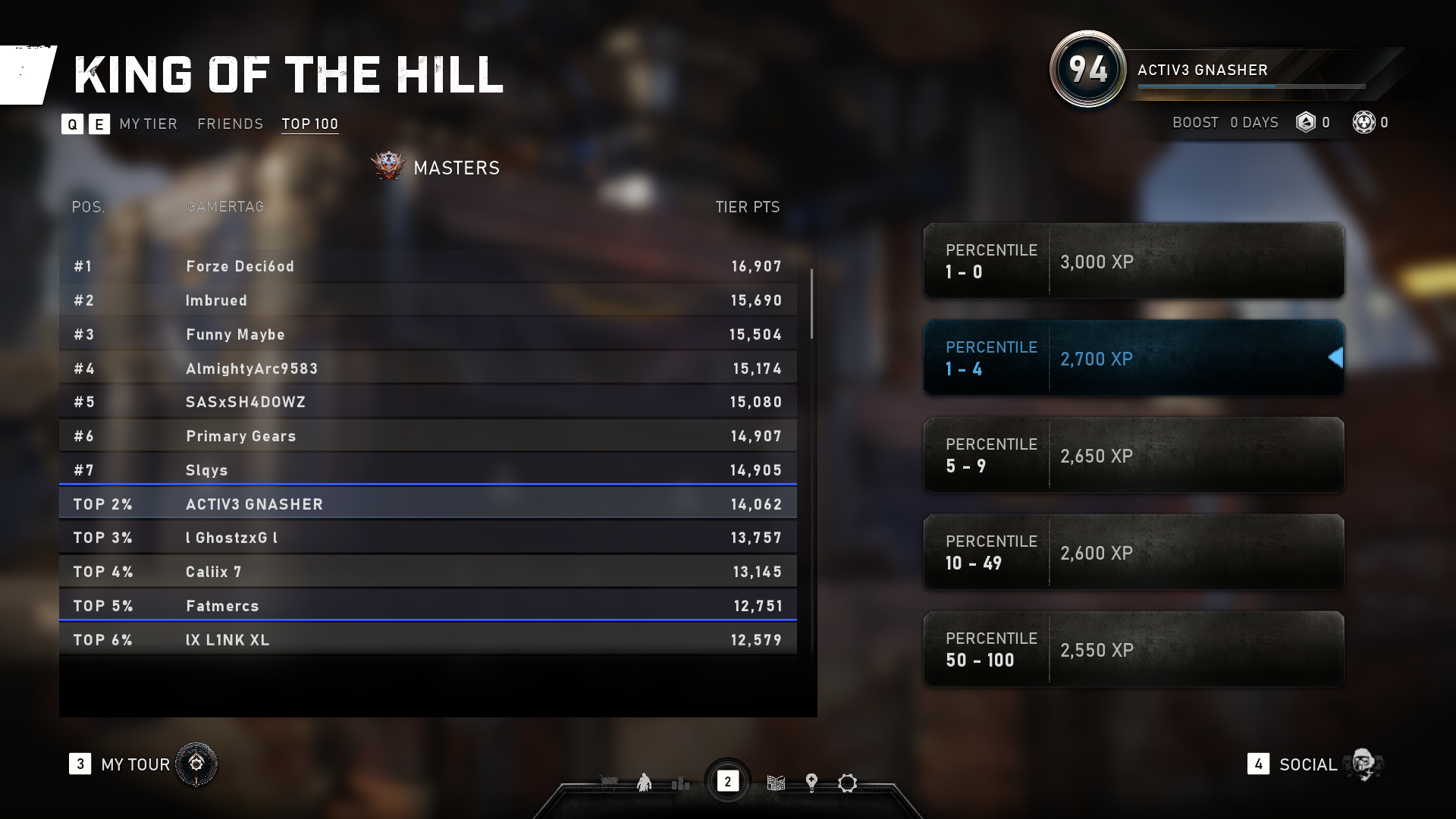The width and height of the screenshot is (1456, 819).
Task: Select the Top 100 tab
Action: (x=309, y=124)
